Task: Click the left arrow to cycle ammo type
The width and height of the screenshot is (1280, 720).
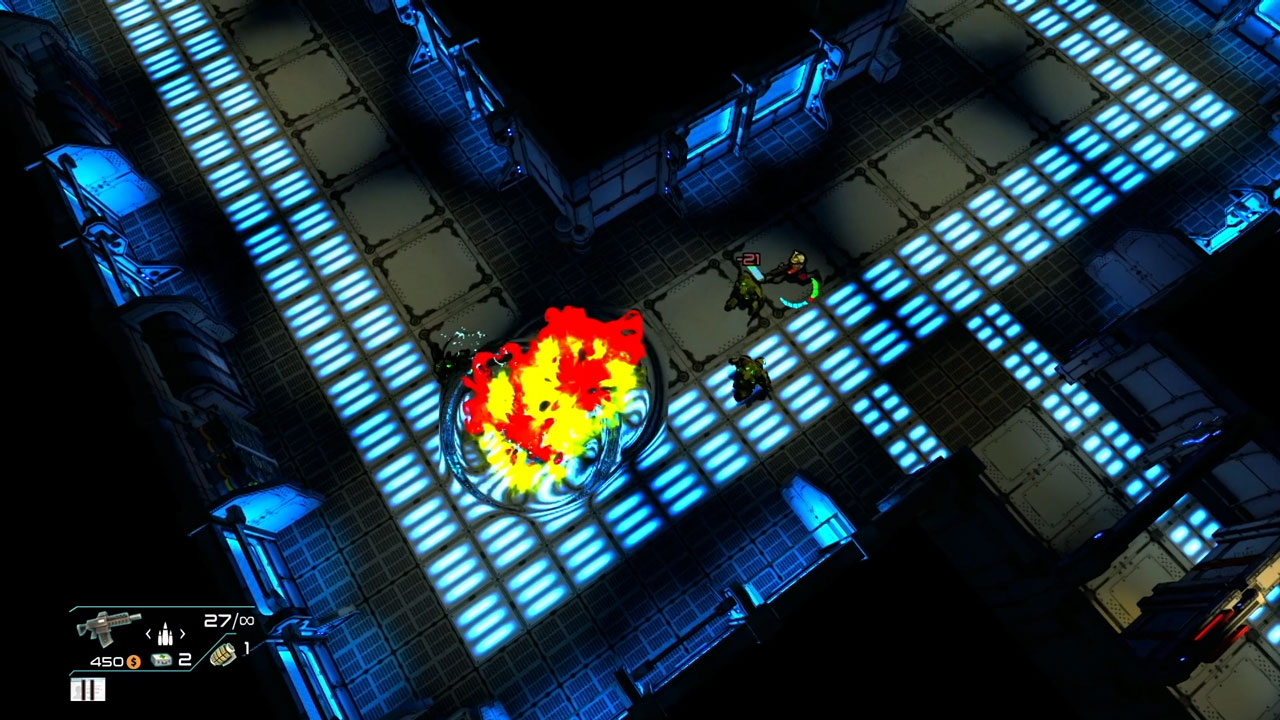Action: [147, 634]
